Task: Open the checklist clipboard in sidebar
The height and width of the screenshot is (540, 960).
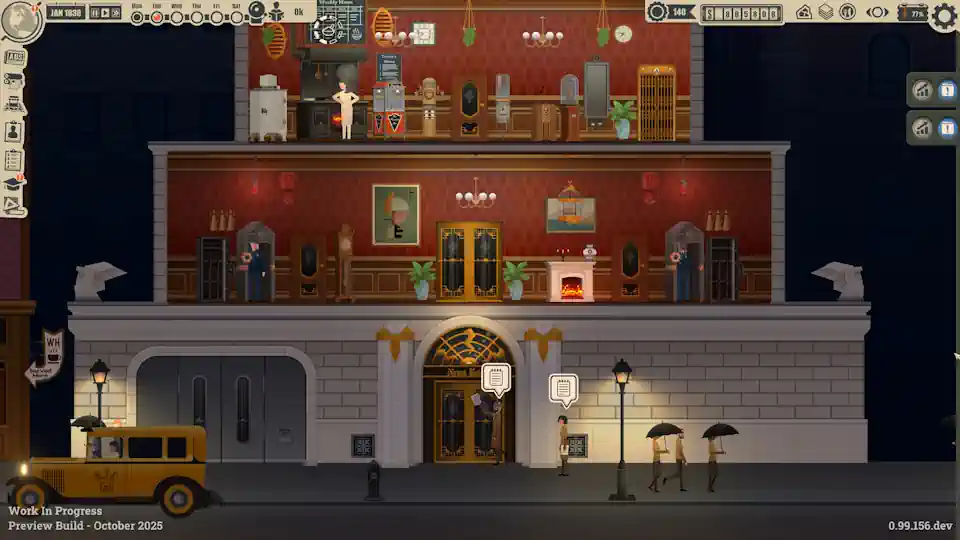Action: click(14, 159)
